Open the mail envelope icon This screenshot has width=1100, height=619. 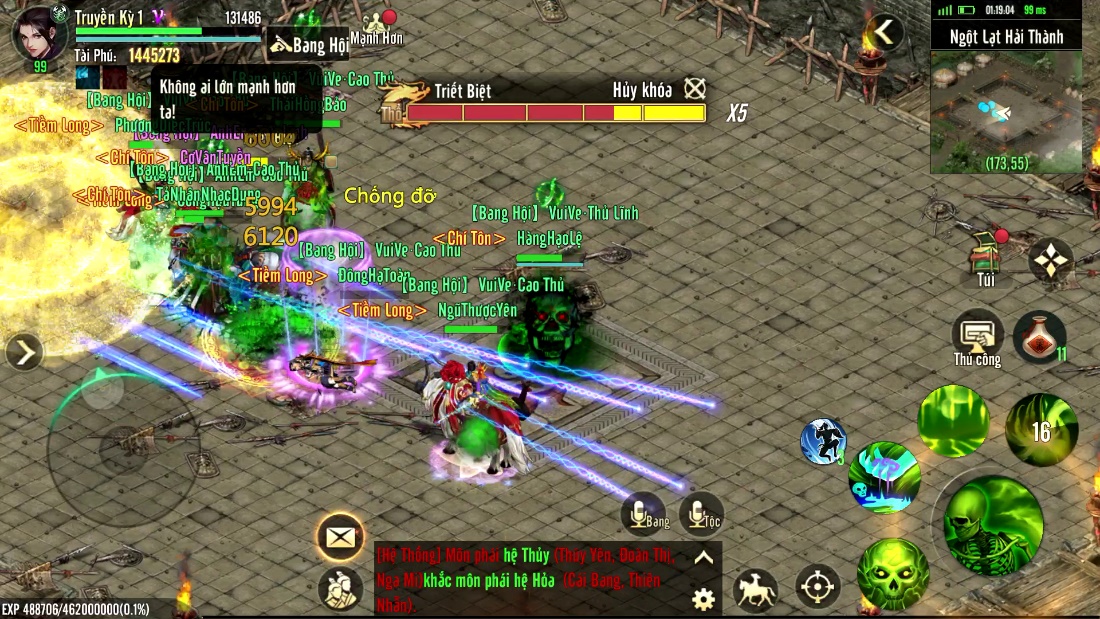[340, 537]
